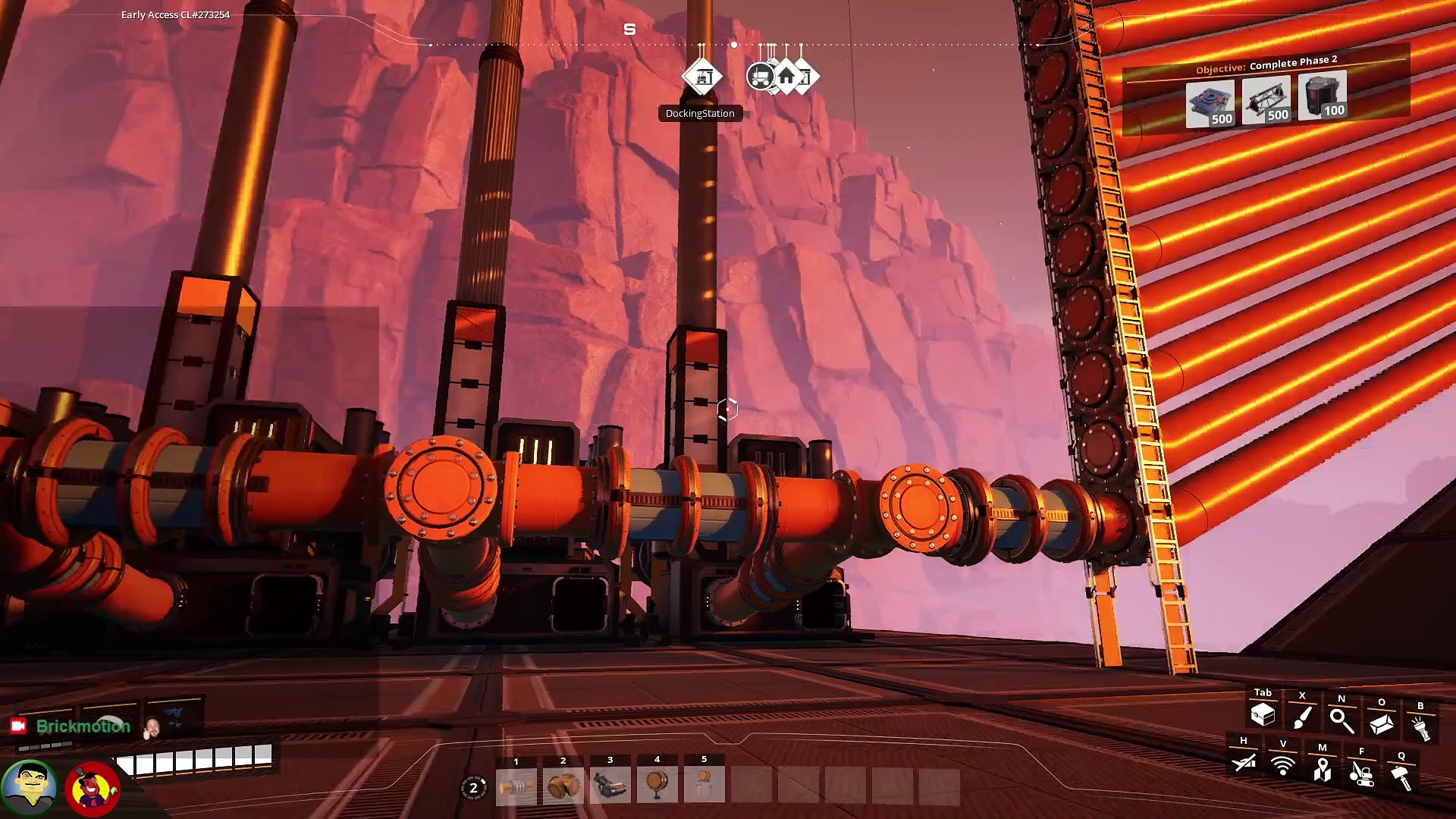This screenshot has height=819, width=1456.
Task: Activate the paintbrush customizer tool
Action: point(1302,717)
